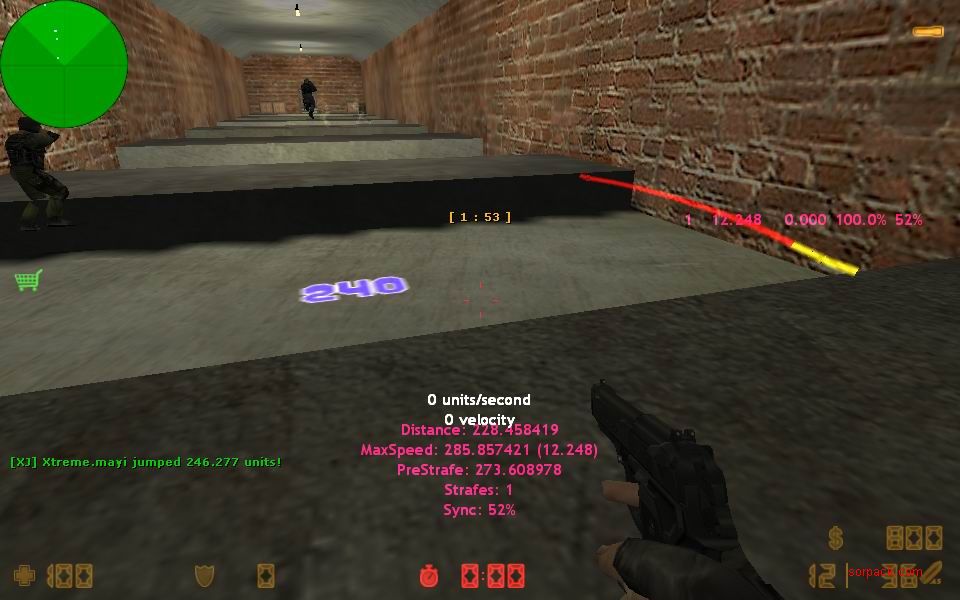
Task: Click the green radar minimap
Action: [x=64, y=64]
